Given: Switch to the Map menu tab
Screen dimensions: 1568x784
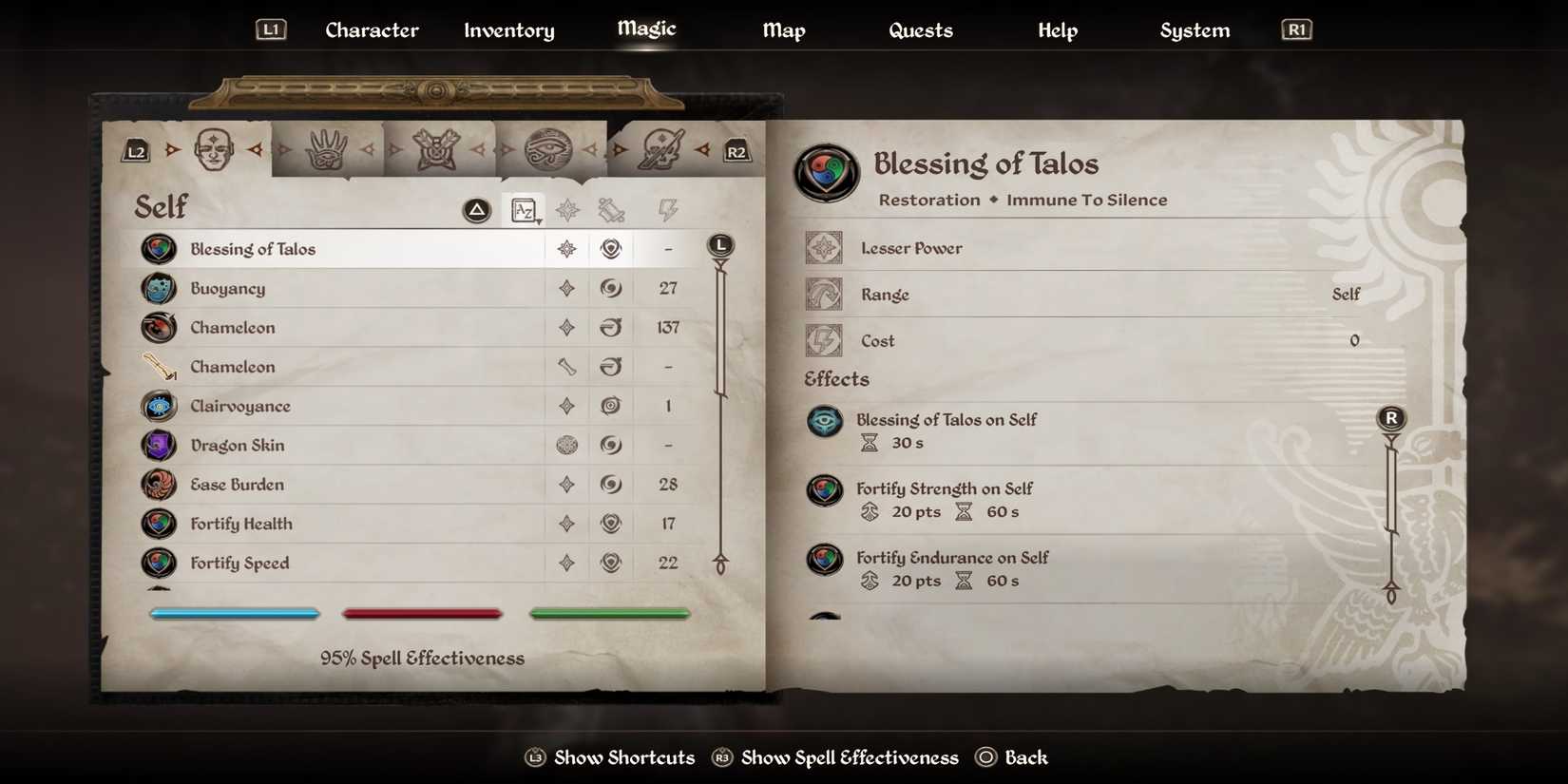Looking at the screenshot, I should 783,29.
